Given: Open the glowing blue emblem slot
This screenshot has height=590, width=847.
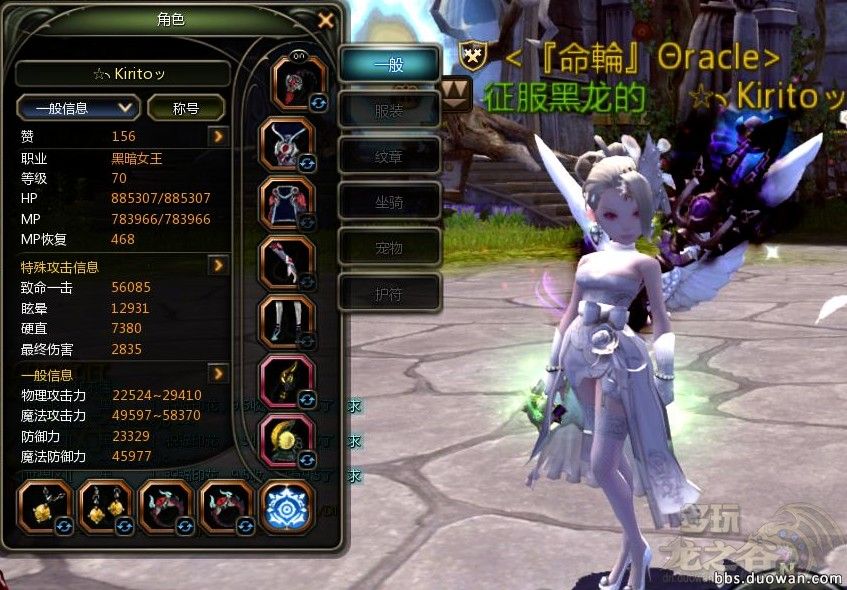Looking at the screenshot, I should 288,507.
